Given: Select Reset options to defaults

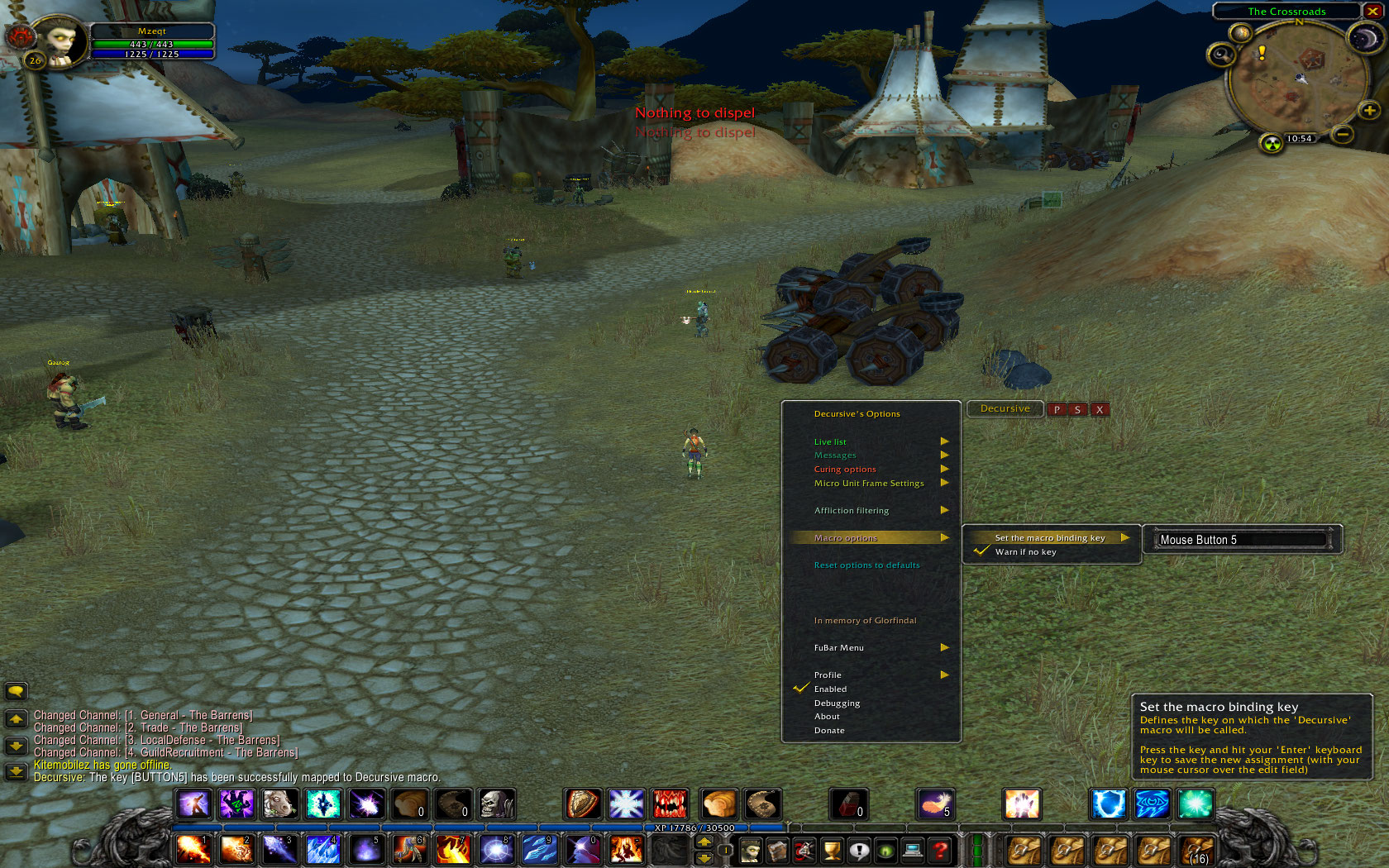Looking at the screenshot, I should click(866, 565).
